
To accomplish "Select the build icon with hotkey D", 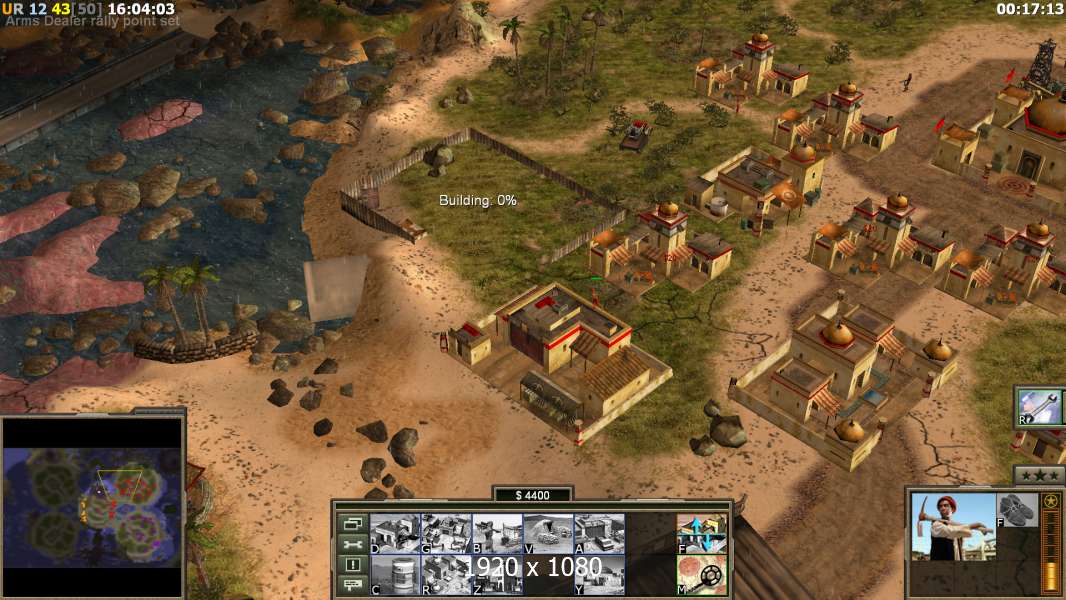I will [395, 534].
